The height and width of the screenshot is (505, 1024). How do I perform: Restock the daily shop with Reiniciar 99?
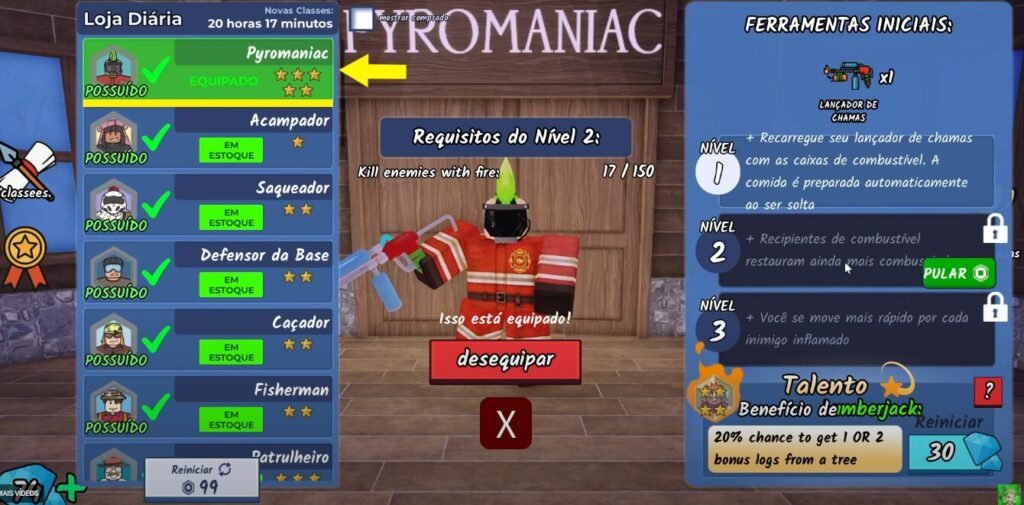click(x=201, y=479)
